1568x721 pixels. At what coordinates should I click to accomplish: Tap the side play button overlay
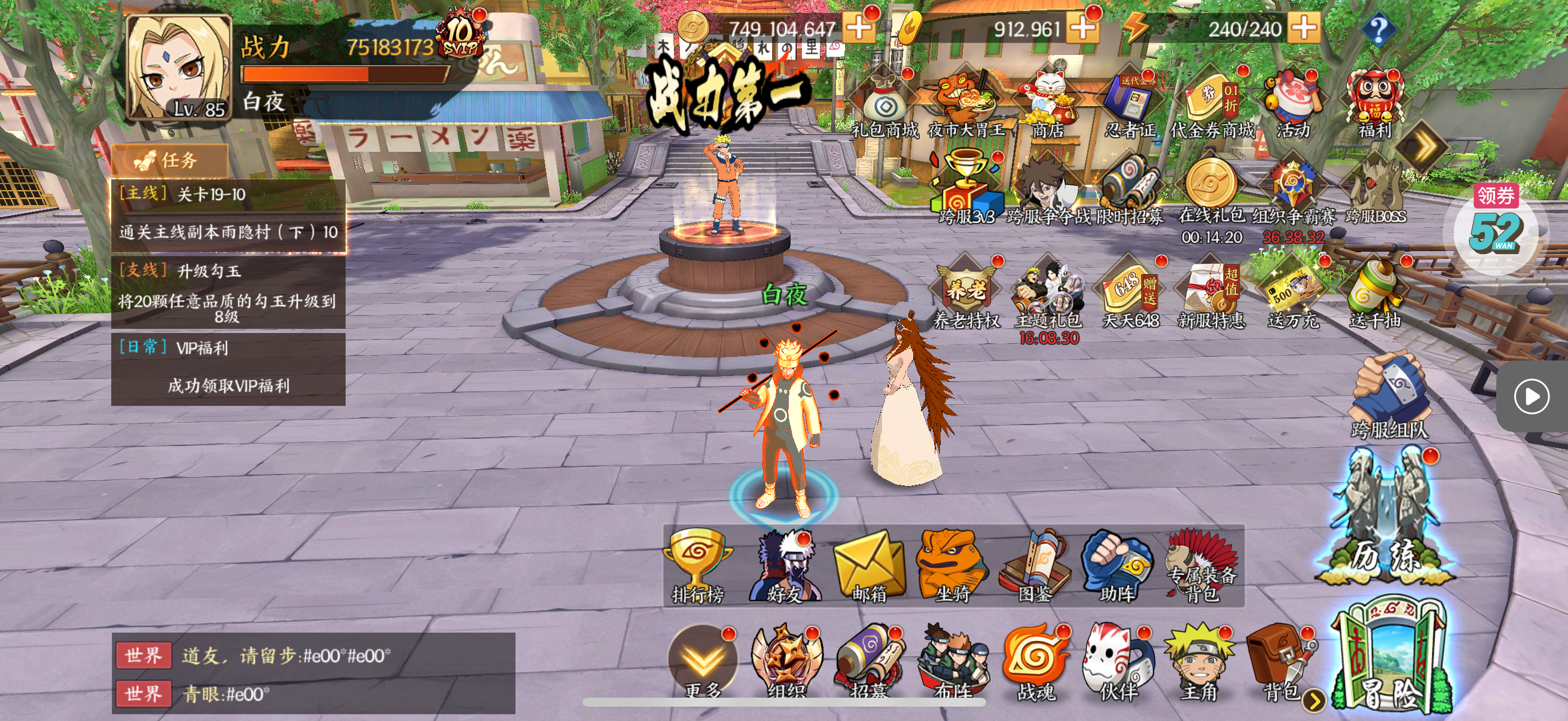(1531, 397)
